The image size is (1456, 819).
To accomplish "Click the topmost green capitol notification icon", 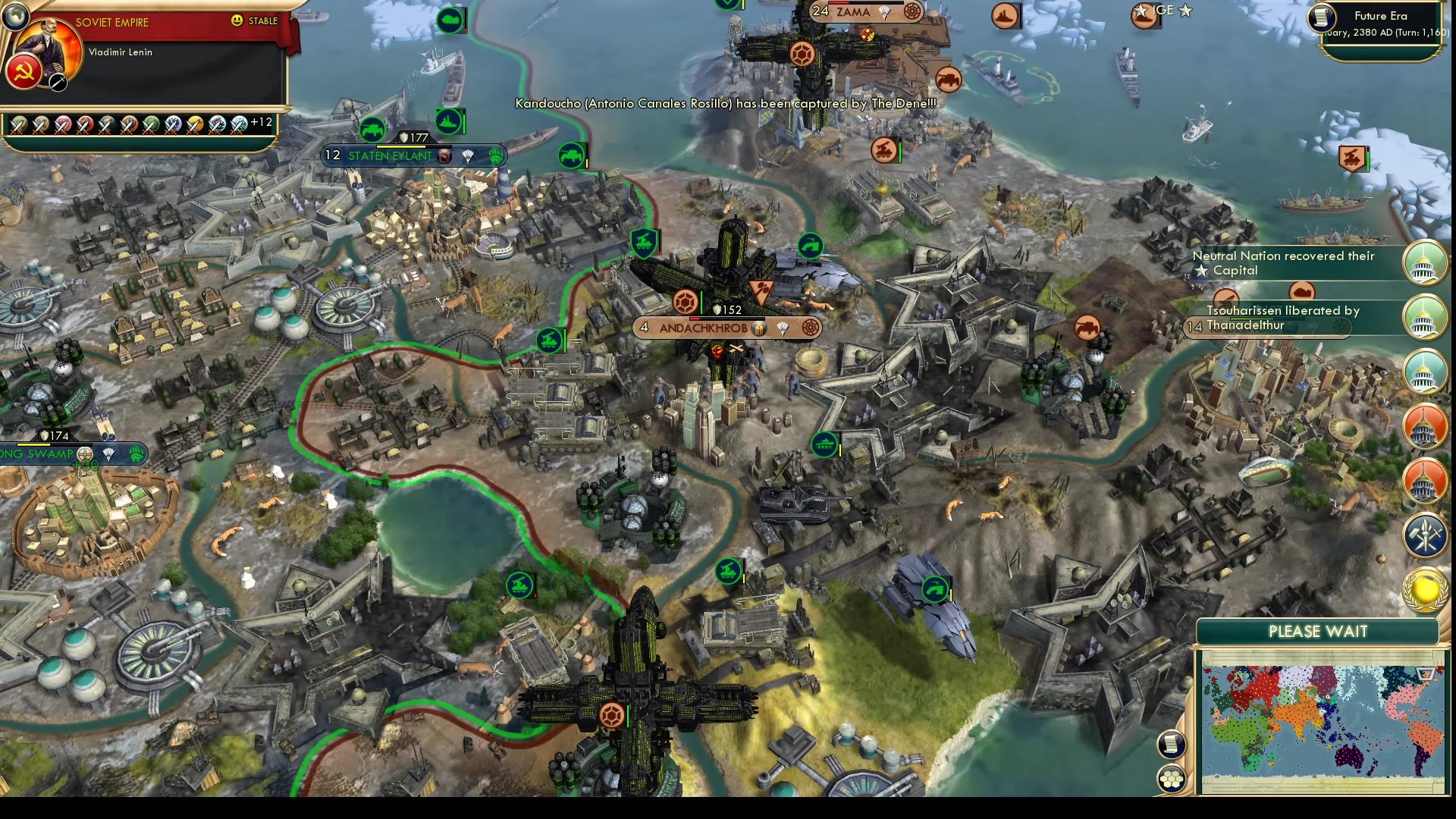I will click(x=1425, y=264).
